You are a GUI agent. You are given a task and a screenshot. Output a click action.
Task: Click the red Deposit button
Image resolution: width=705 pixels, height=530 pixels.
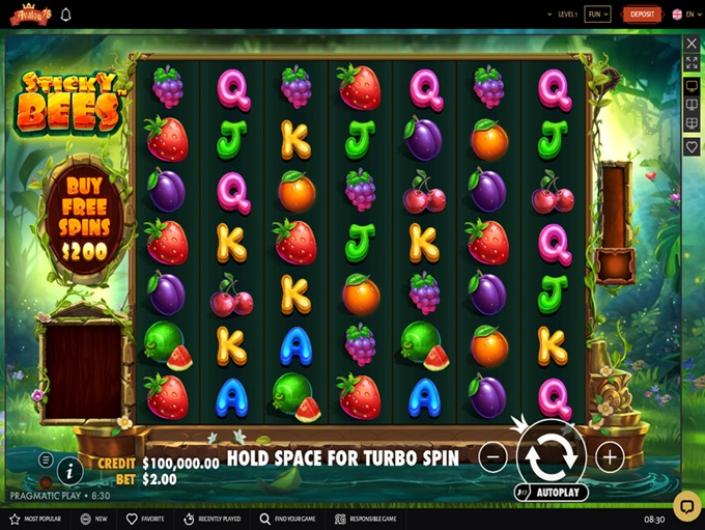point(641,14)
